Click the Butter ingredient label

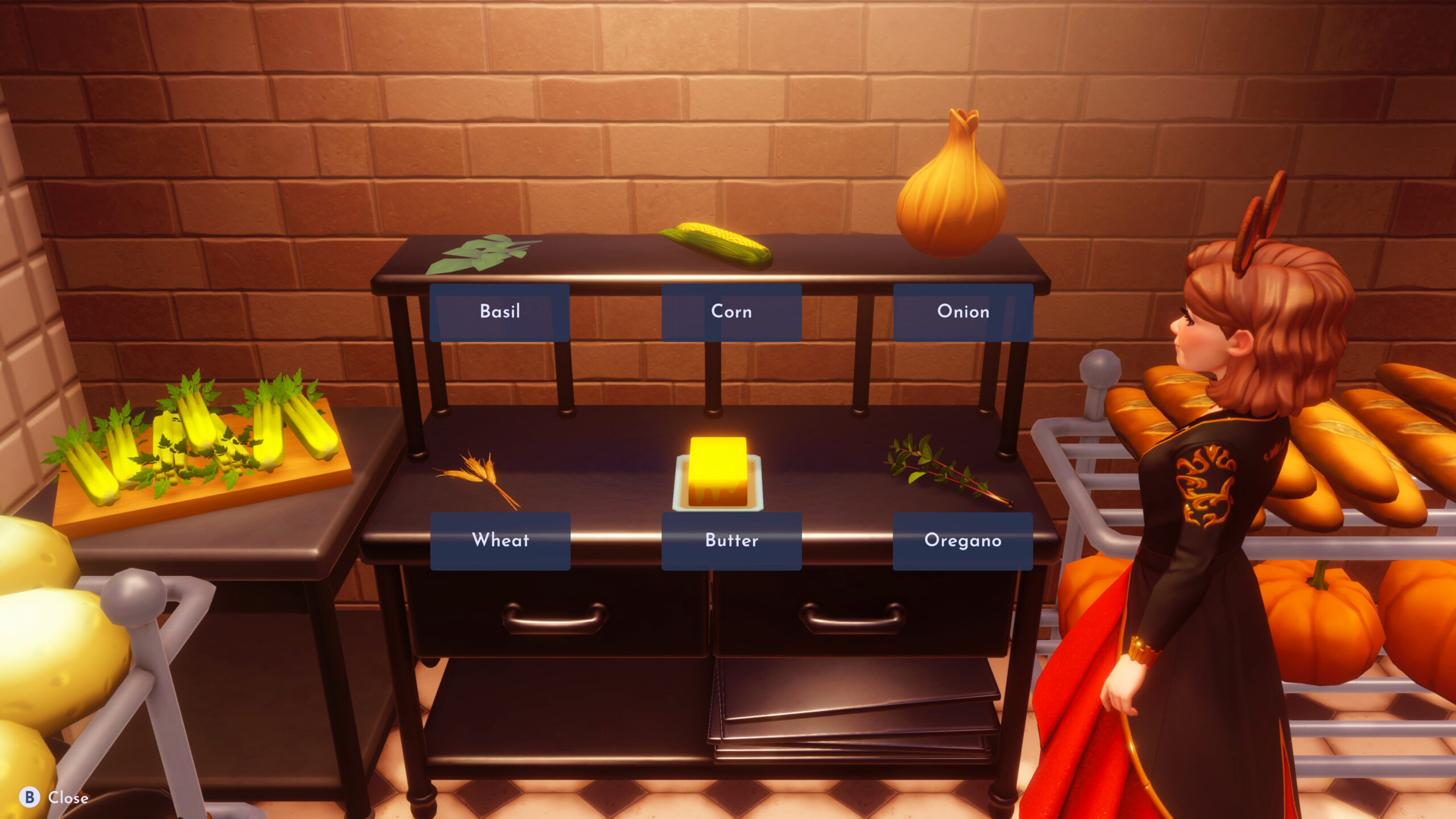(731, 541)
